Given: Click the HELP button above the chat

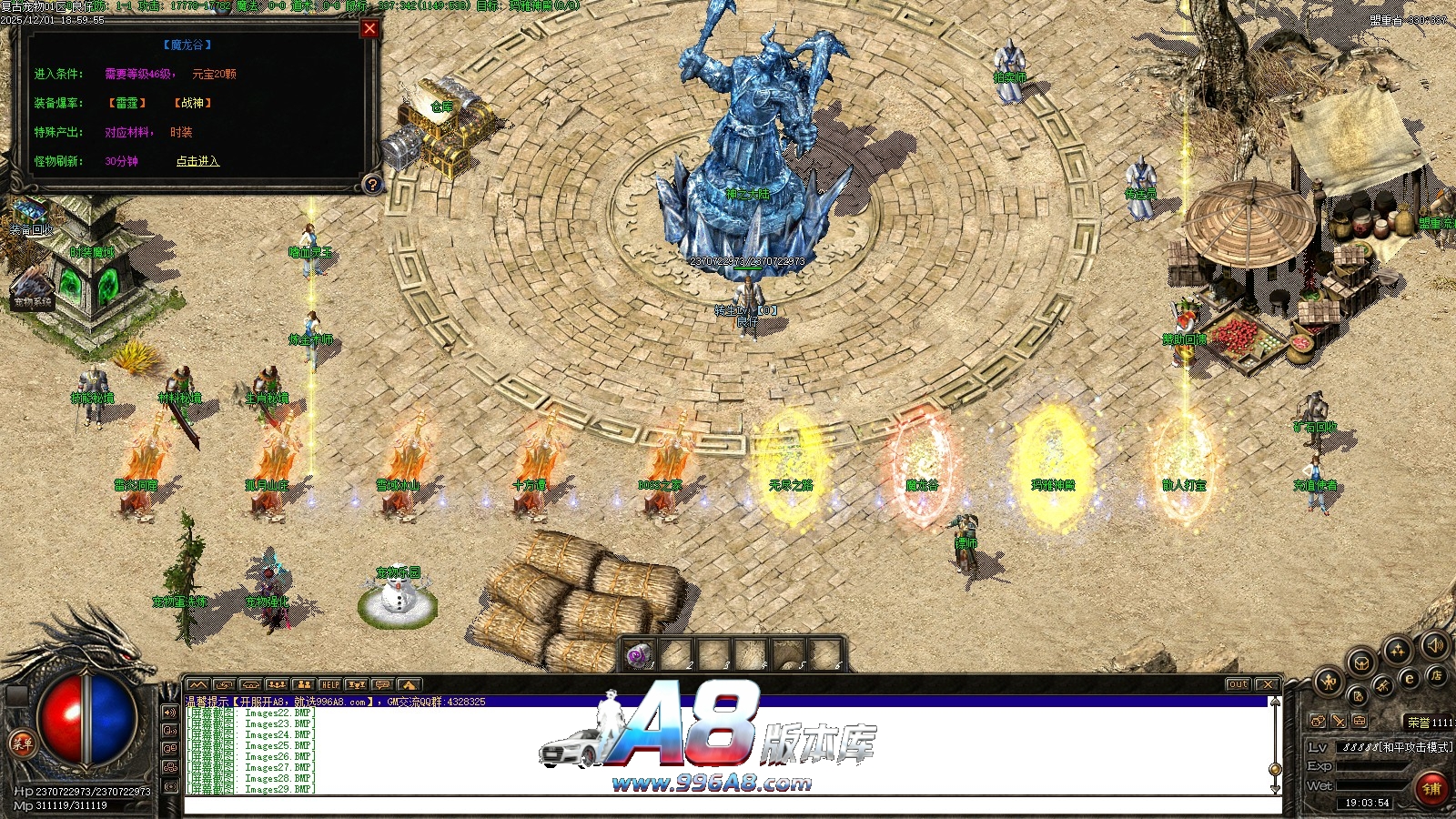Looking at the screenshot, I should [x=329, y=684].
